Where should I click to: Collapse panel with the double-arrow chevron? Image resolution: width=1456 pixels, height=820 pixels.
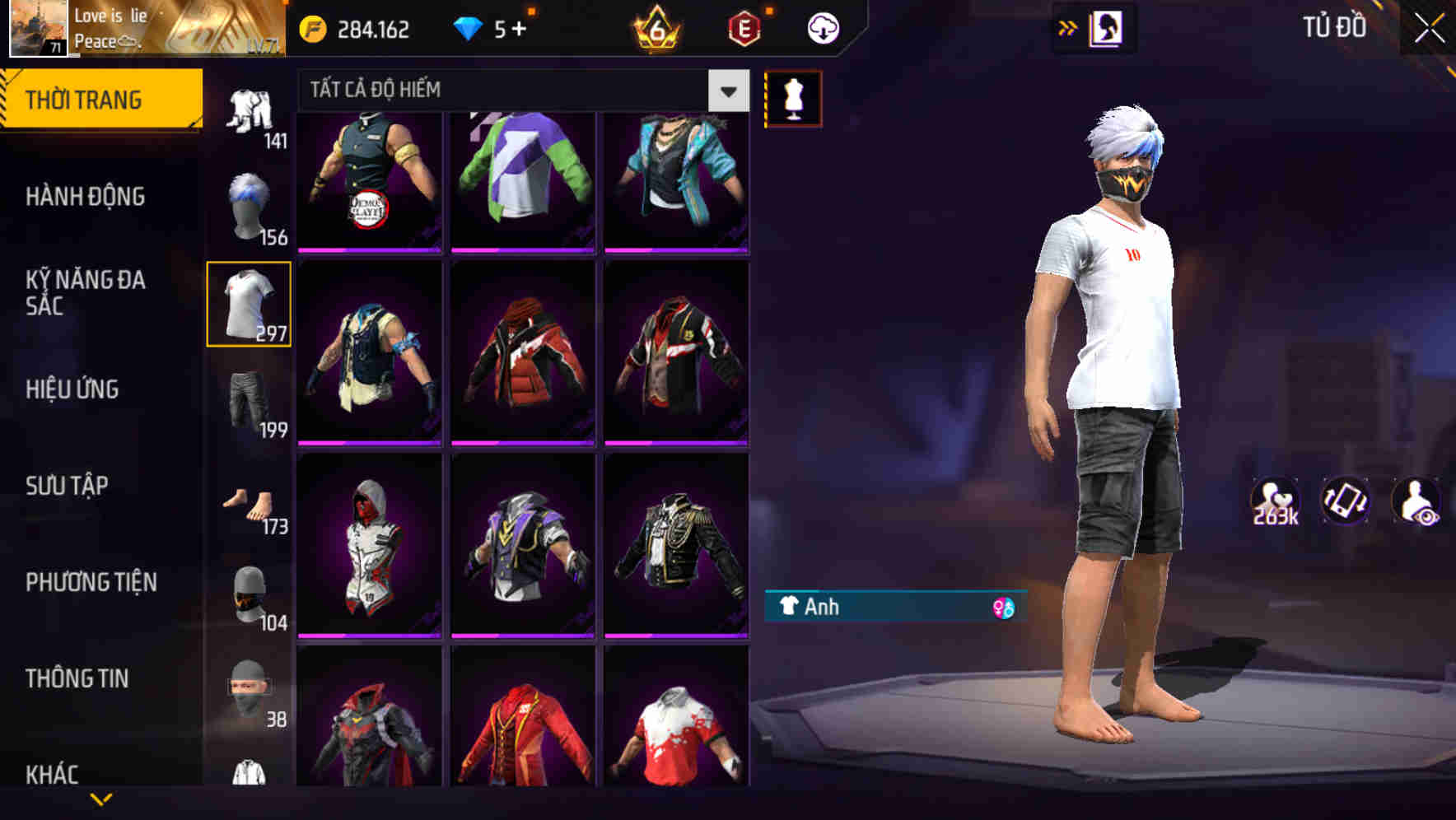click(1067, 26)
